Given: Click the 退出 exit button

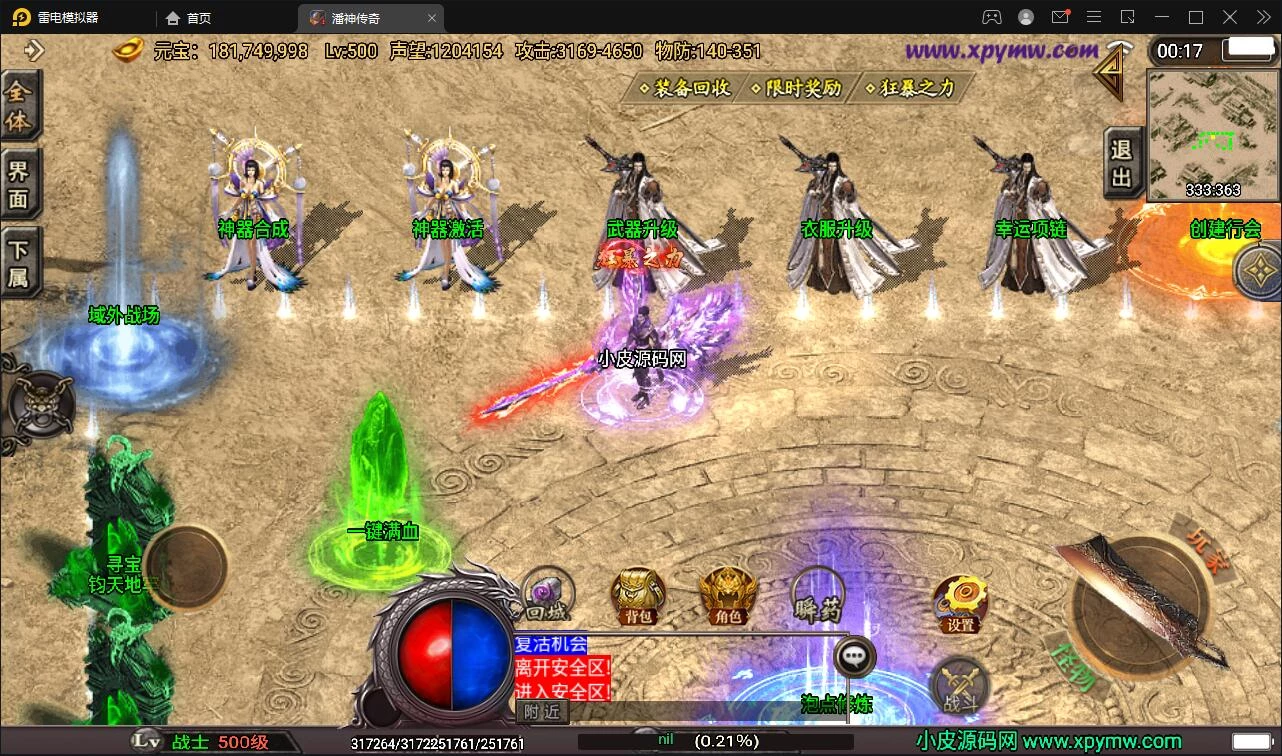Looking at the screenshot, I should [x=1121, y=163].
